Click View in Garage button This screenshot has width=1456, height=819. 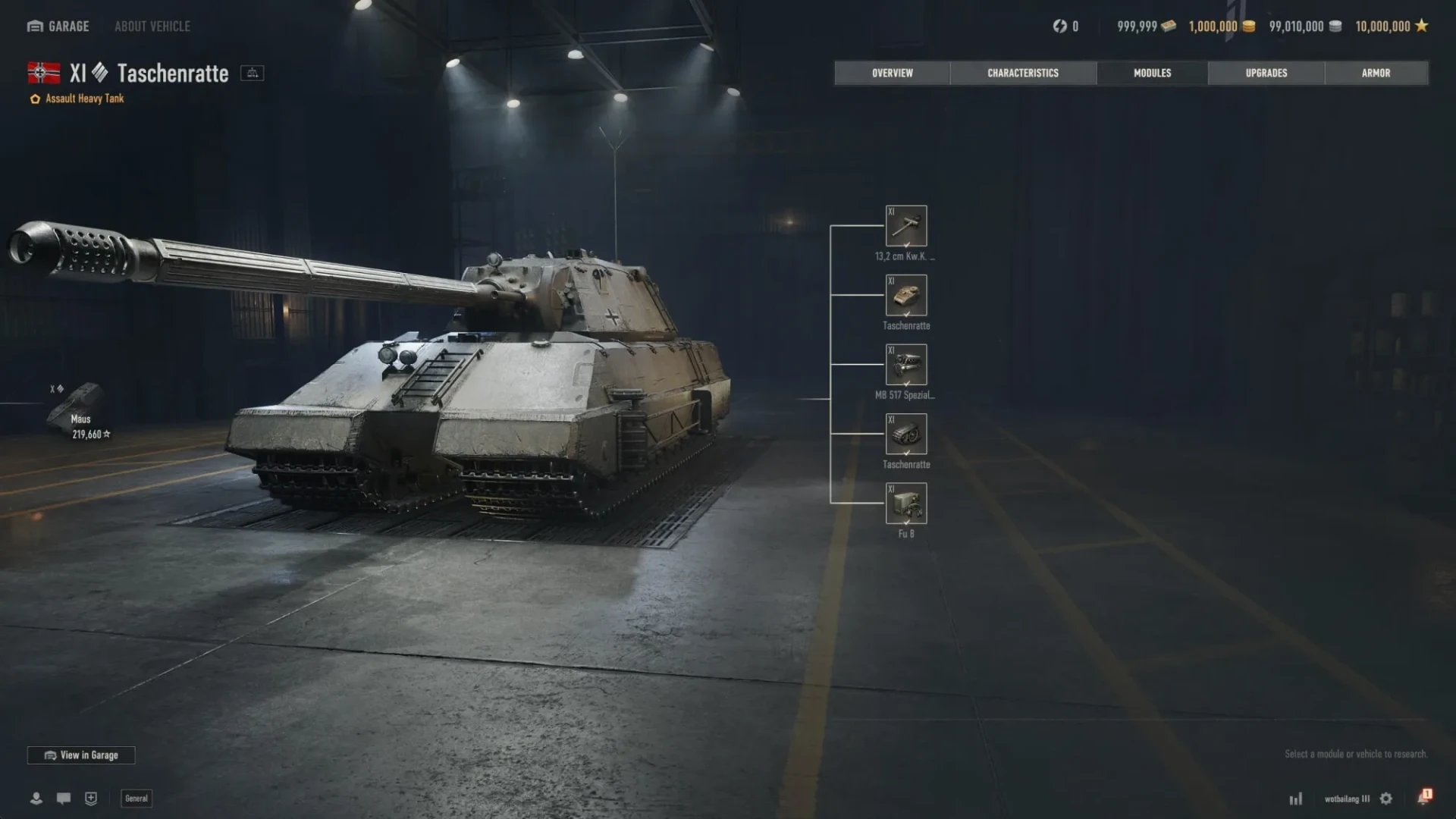81,755
